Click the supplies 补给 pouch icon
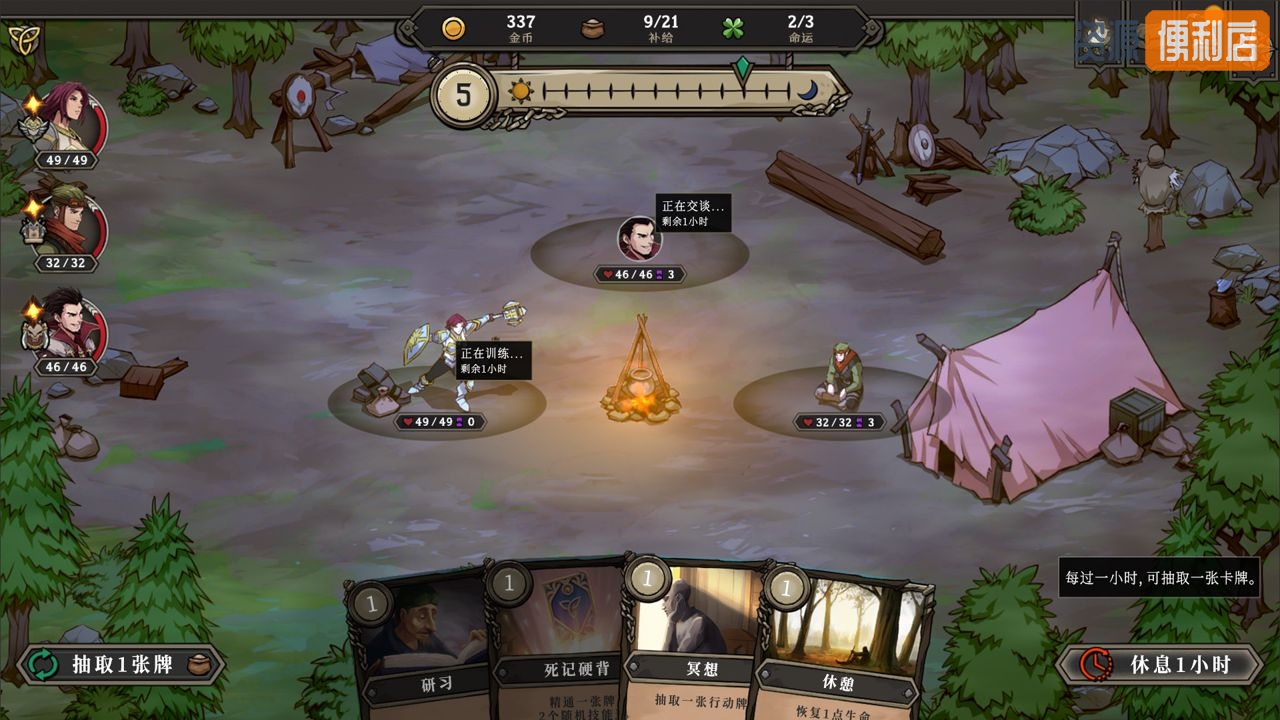The image size is (1280, 720). pyautogui.click(x=593, y=28)
